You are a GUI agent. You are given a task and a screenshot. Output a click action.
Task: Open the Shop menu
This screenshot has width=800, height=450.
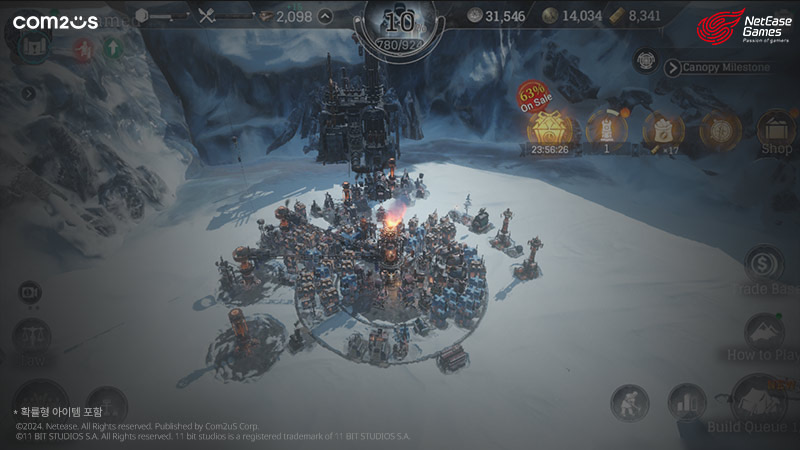coord(776,132)
